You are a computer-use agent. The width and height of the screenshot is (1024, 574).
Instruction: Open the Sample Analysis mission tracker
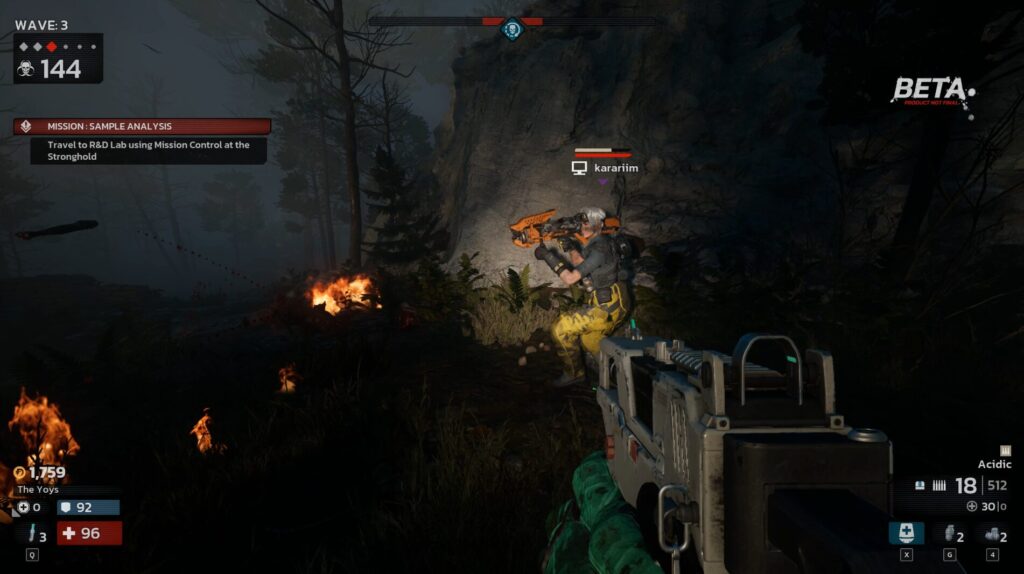(x=141, y=127)
